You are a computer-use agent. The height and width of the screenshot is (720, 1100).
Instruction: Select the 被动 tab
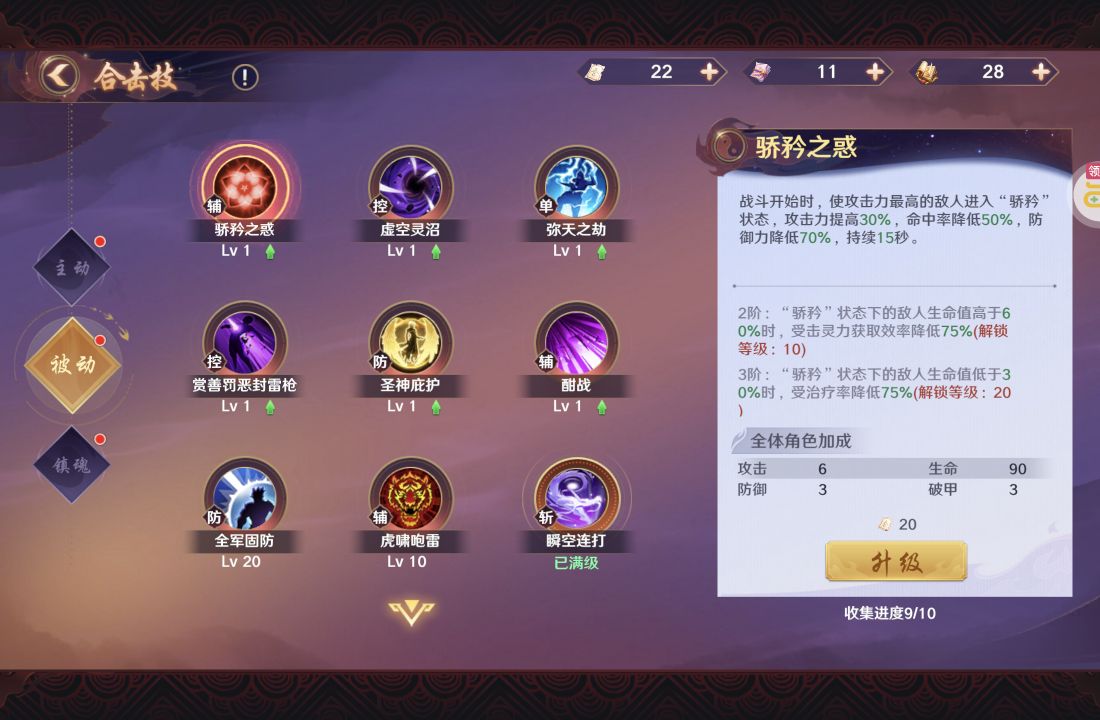tap(72, 365)
